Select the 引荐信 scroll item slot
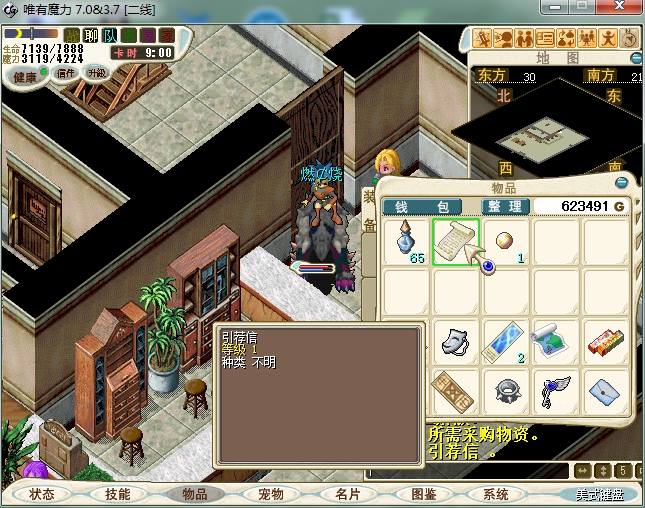 click(x=456, y=243)
